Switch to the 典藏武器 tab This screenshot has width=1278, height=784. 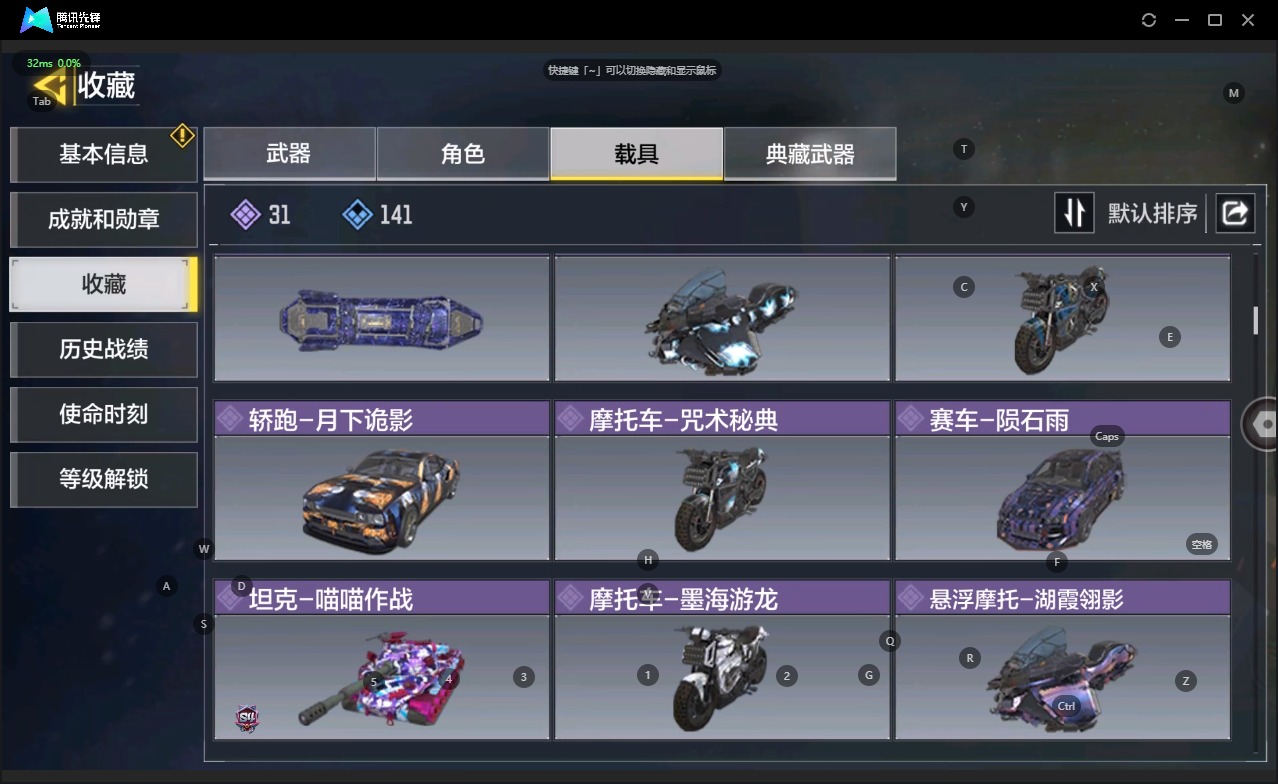[x=810, y=153]
